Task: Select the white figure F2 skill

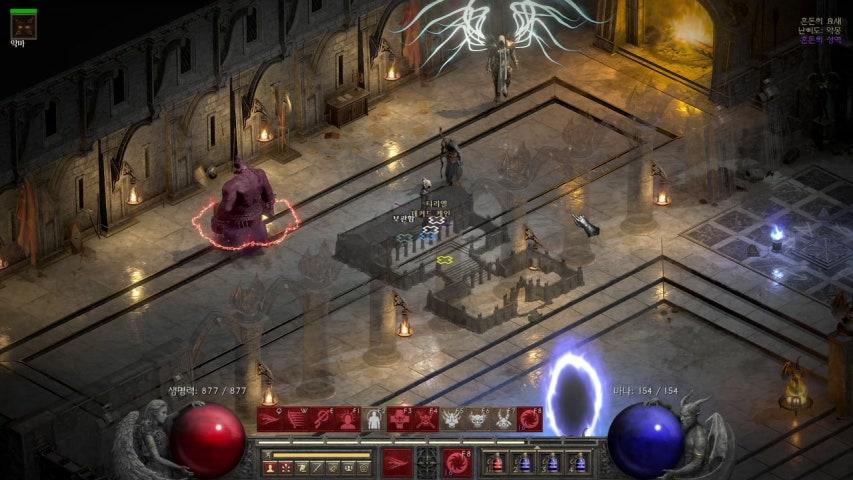Action: coord(374,419)
